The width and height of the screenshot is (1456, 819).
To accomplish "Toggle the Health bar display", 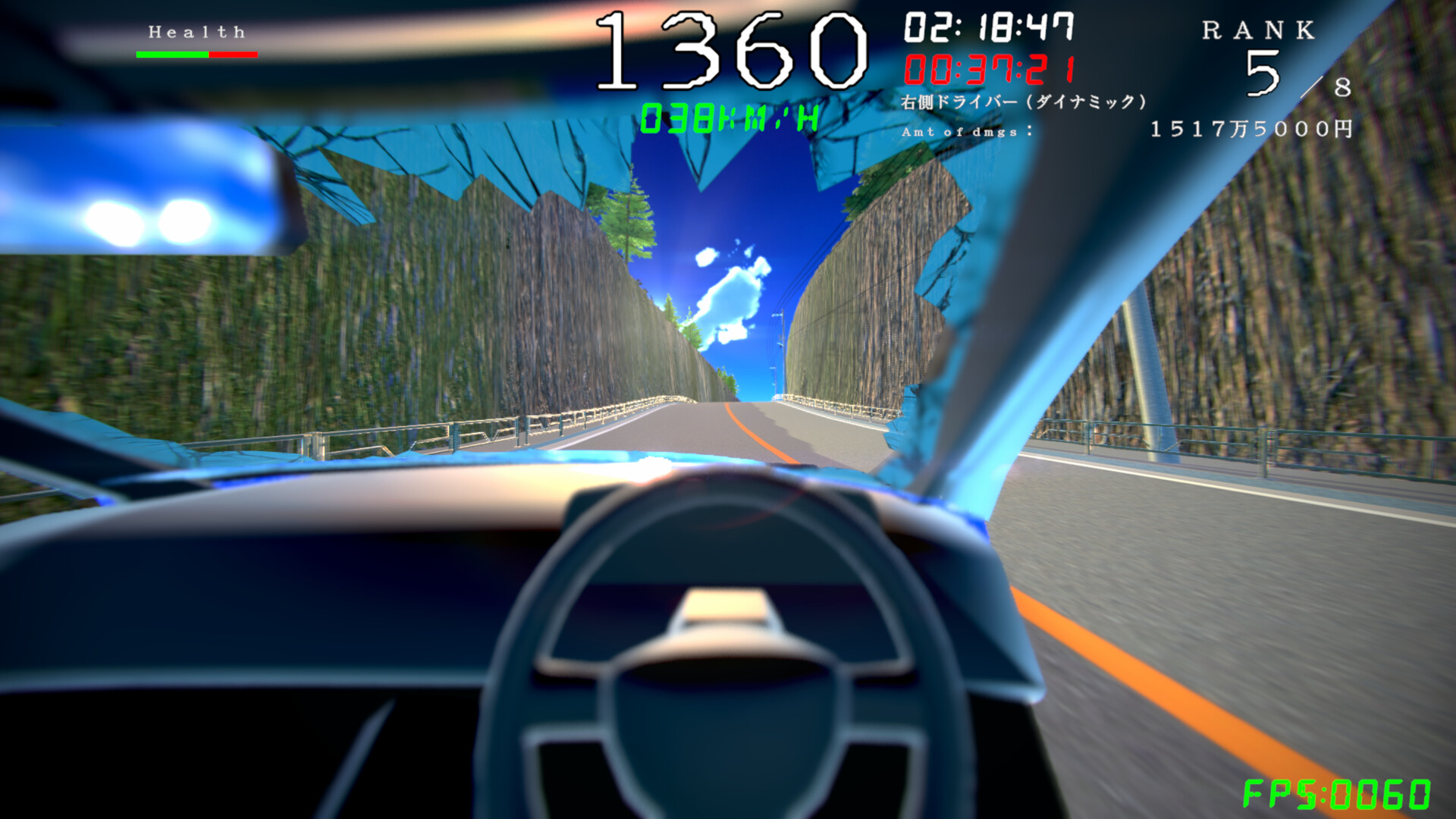I will coord(197,53).
